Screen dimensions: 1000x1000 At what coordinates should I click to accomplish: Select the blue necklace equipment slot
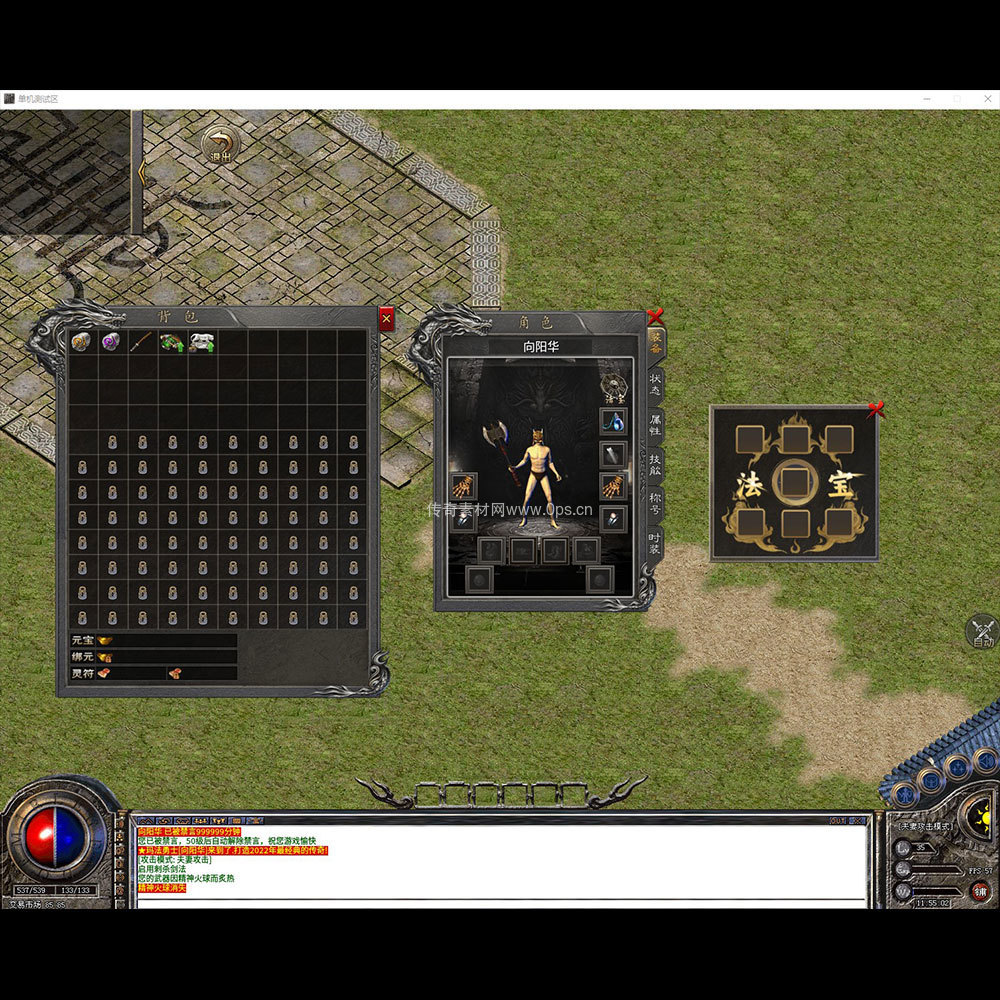coord(613,421)
